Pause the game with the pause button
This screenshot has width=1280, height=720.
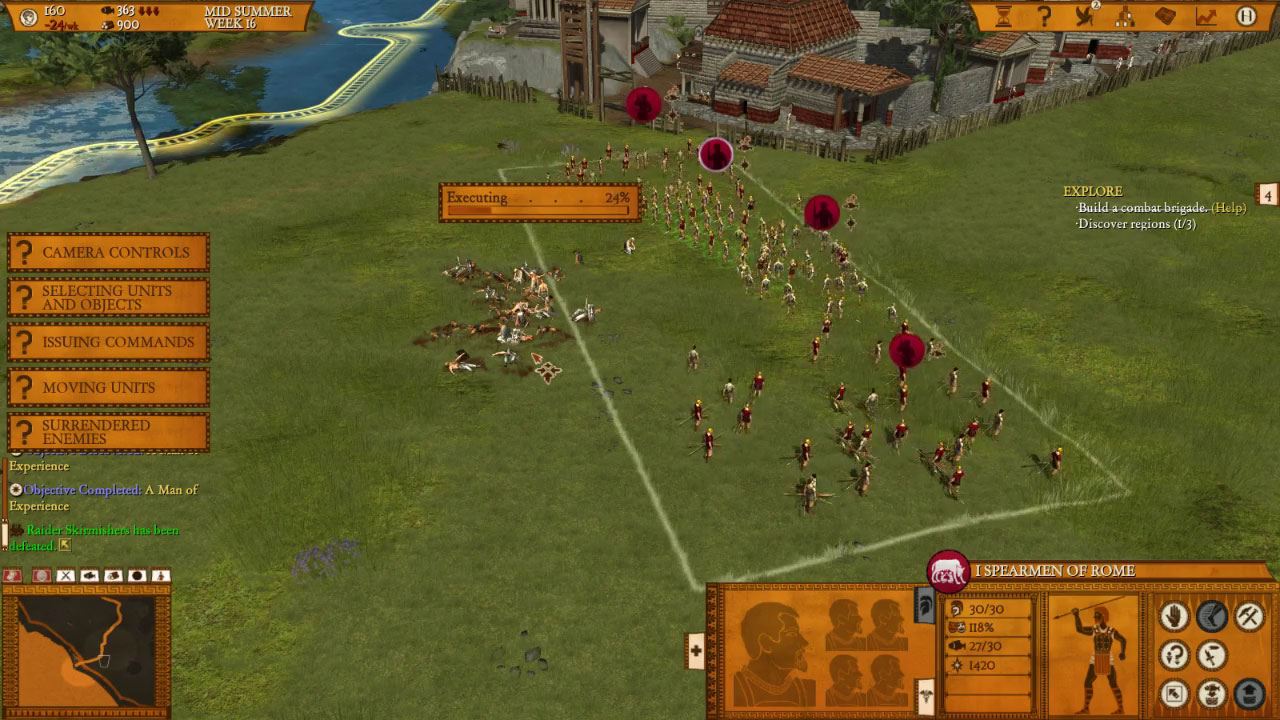[x=1246, y=16]
